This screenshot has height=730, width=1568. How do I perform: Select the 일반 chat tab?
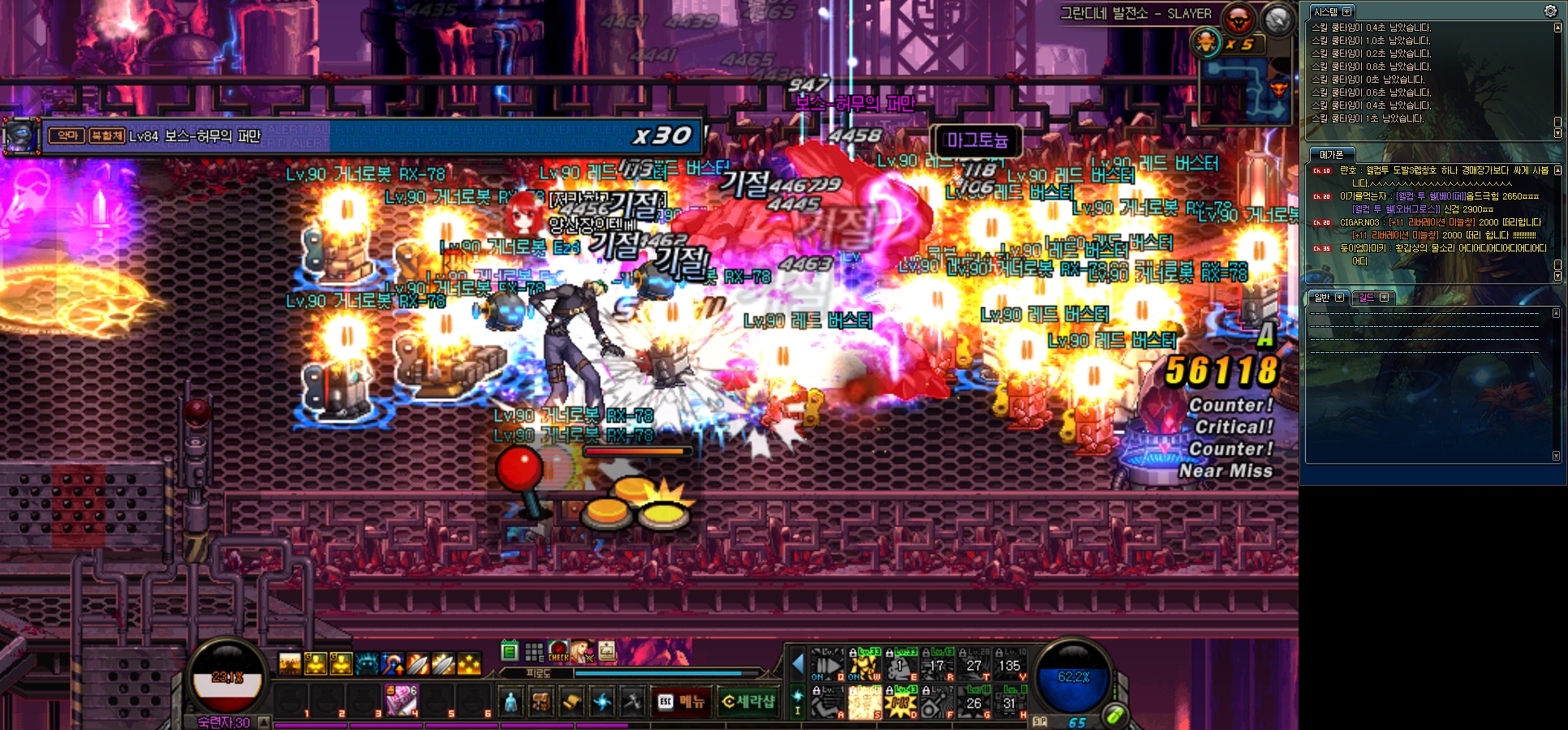tap(1322, 298)
